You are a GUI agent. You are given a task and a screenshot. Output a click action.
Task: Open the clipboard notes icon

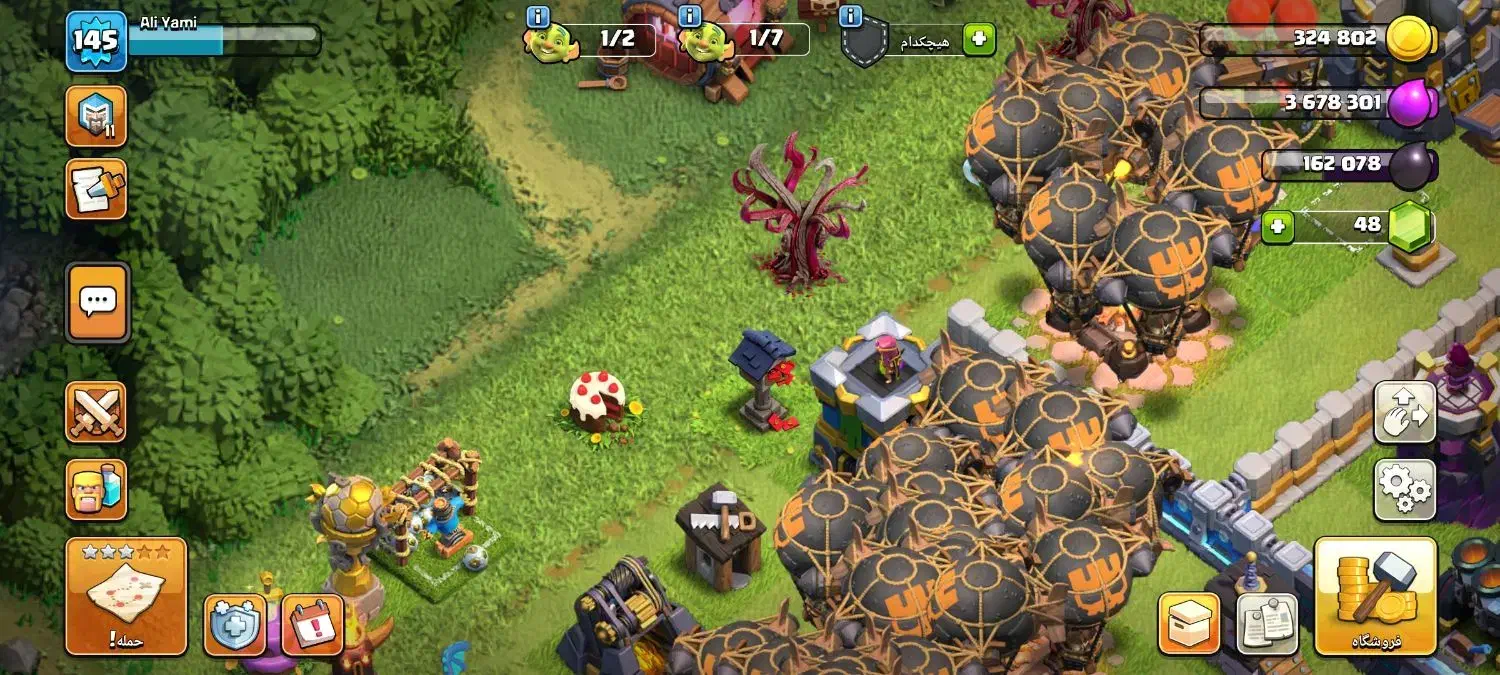[1267, 624]
